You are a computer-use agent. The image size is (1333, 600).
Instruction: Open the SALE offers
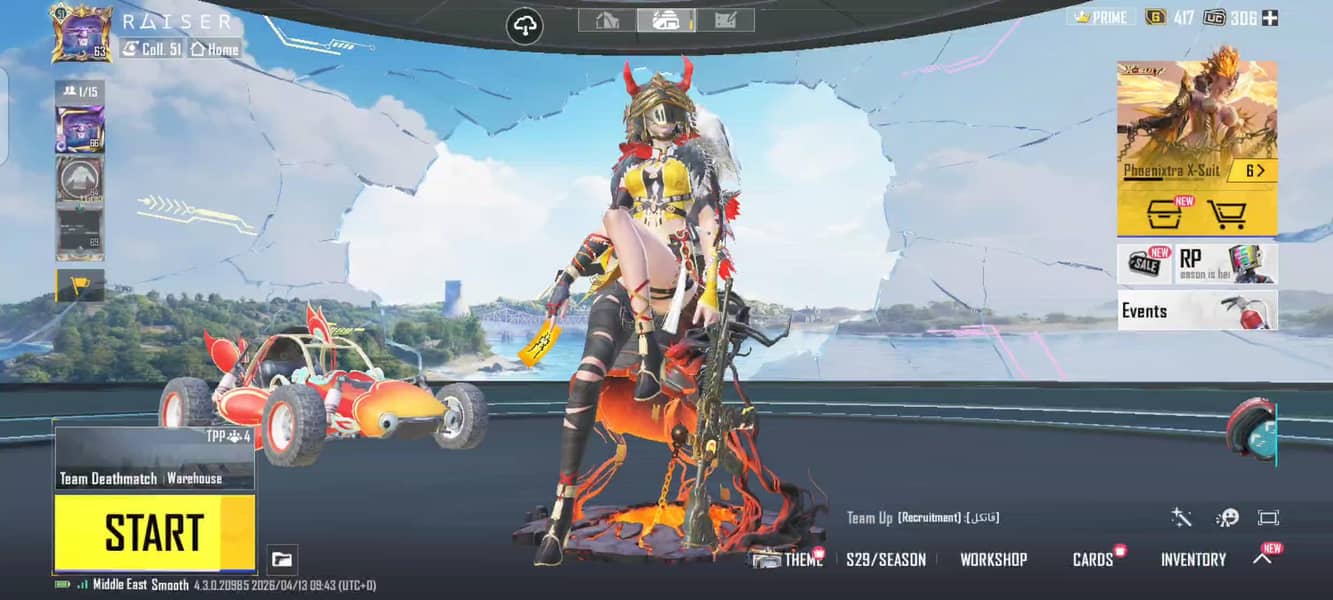(1144, 264)
